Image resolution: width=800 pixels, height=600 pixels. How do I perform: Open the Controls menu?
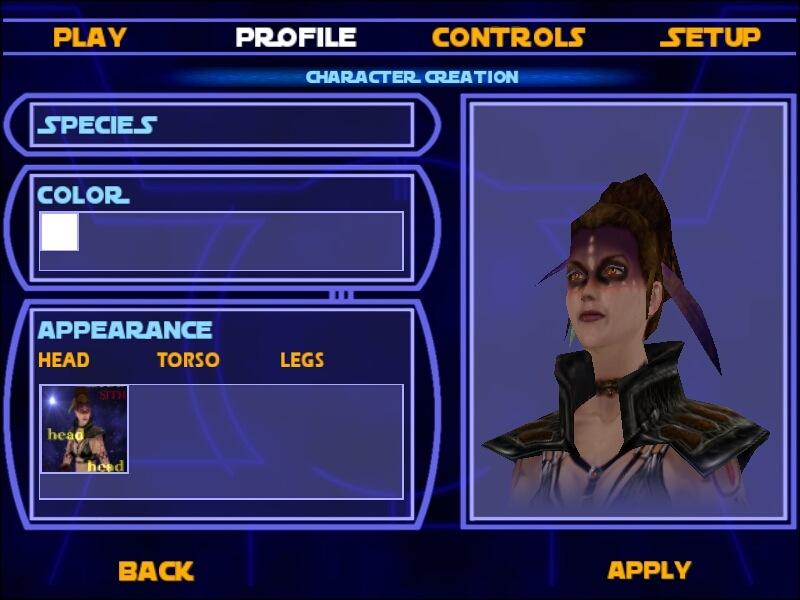(508, 38)
